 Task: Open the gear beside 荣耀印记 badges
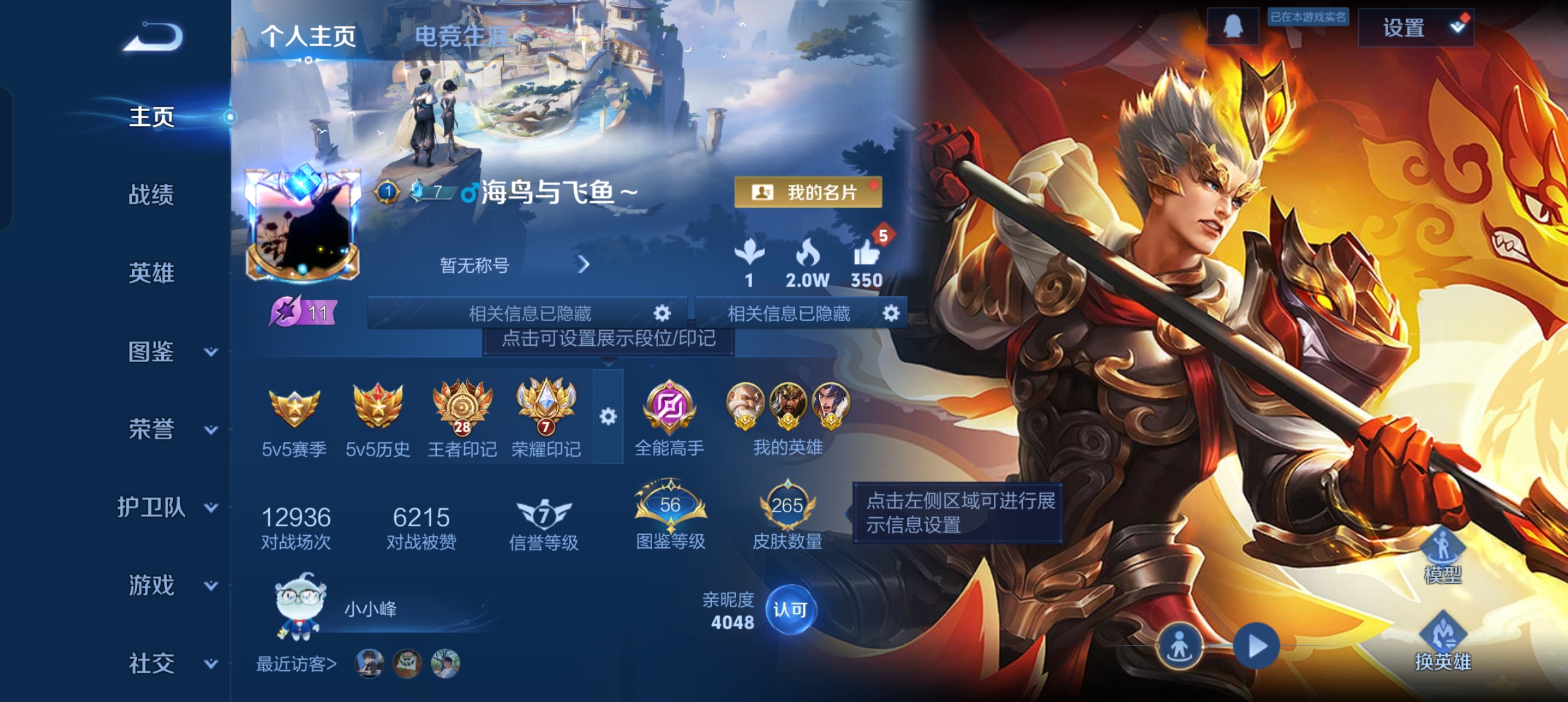tap(608, 417)
